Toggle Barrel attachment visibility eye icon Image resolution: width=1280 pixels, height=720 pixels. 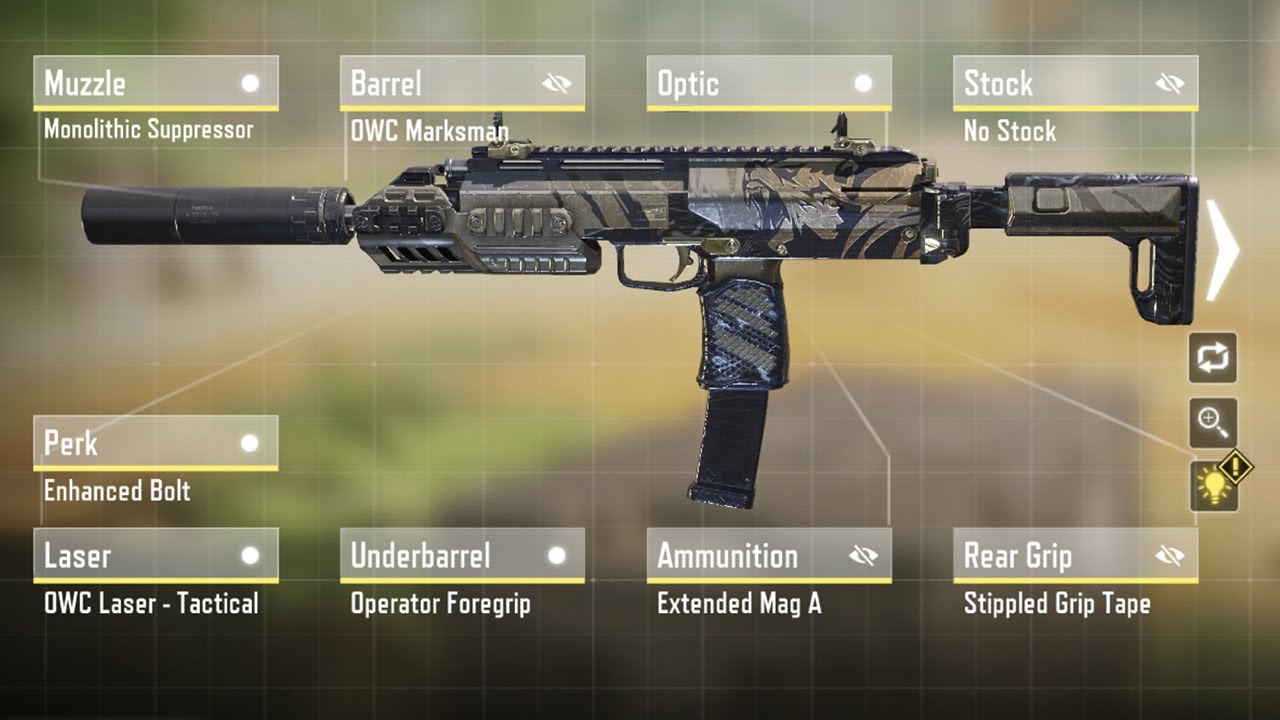pyautogui.click(x=557, y=84)
